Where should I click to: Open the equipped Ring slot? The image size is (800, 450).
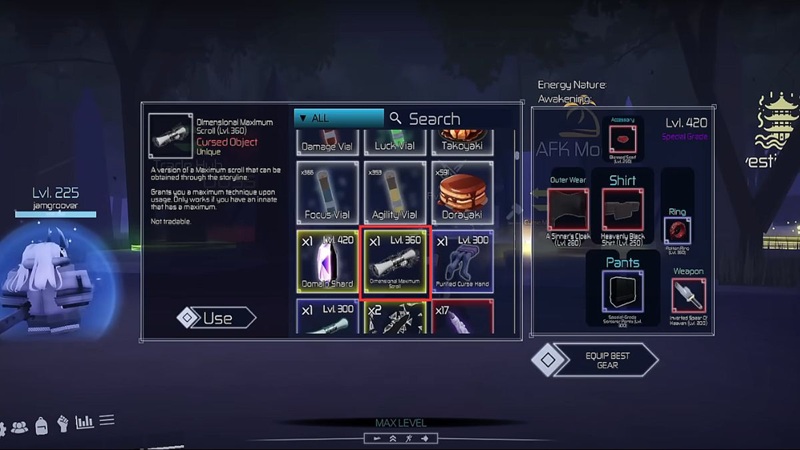tap(676, 229)
